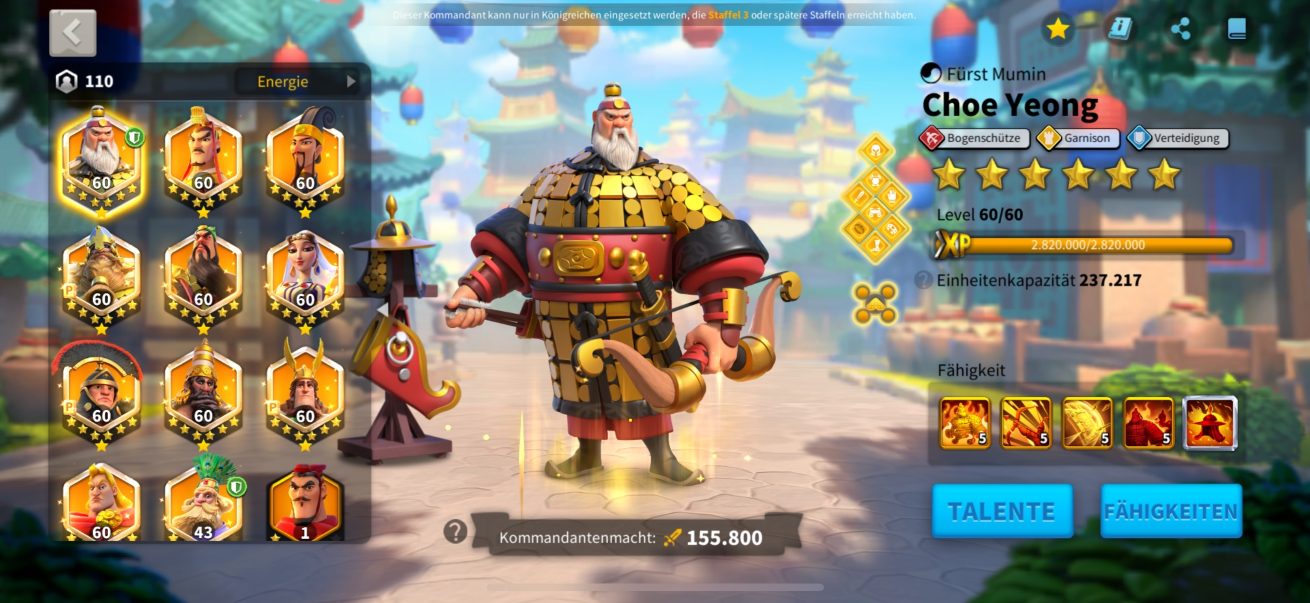Open the FÄHIGKEITEN screen
This screenshot has height=603, width=1310.
coord(1171,511)
